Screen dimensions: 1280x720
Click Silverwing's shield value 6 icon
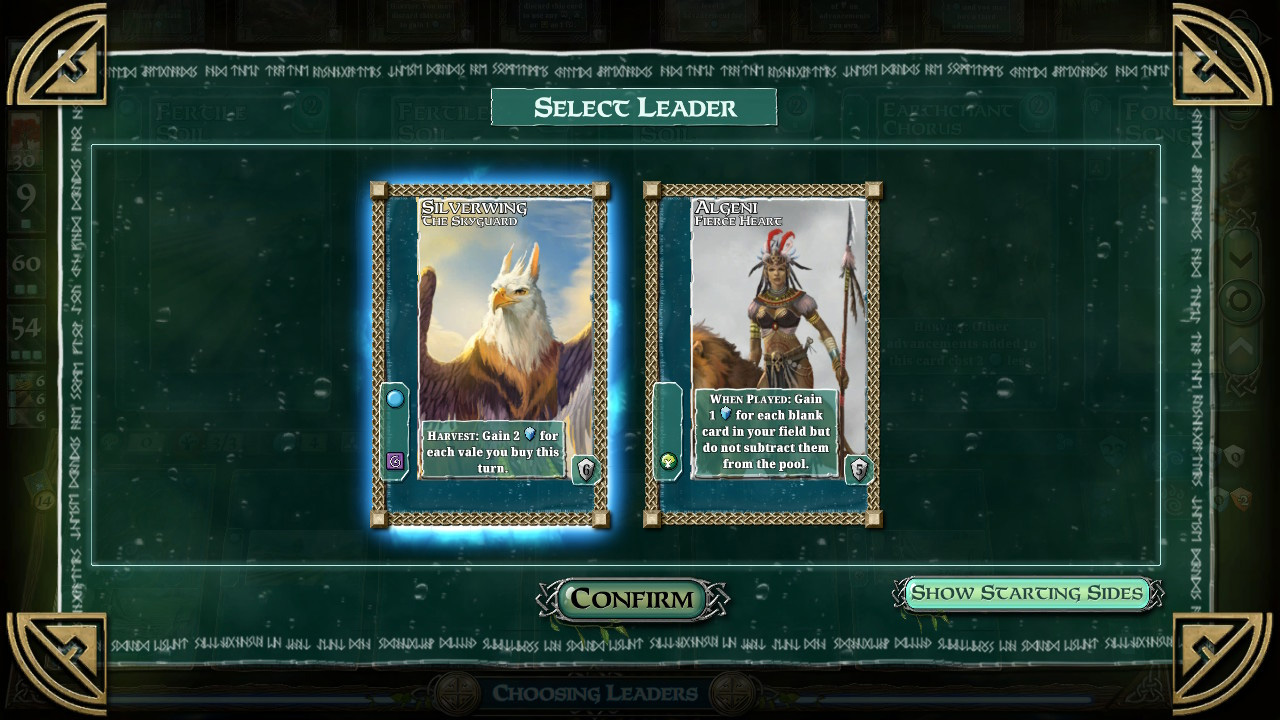tap(584, 470)
